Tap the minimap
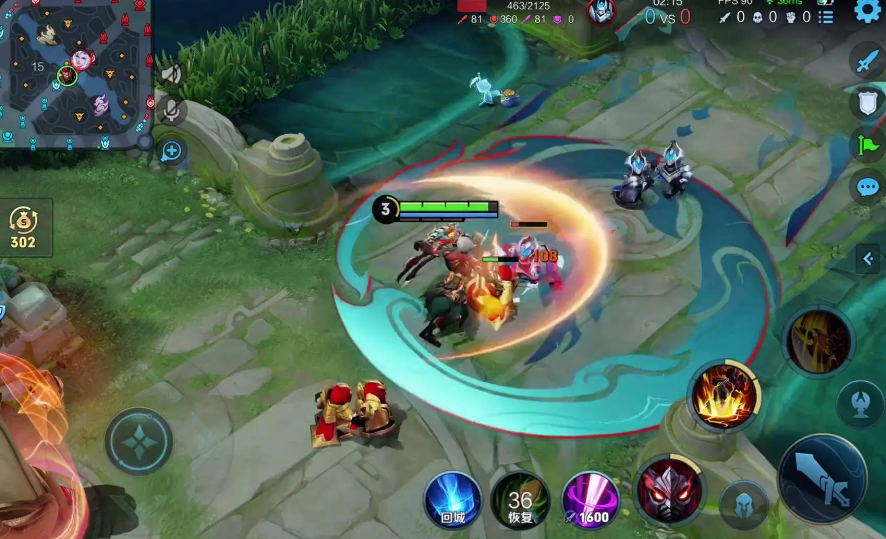The width and height of the screenshot is (886, 539). (74, 73)
